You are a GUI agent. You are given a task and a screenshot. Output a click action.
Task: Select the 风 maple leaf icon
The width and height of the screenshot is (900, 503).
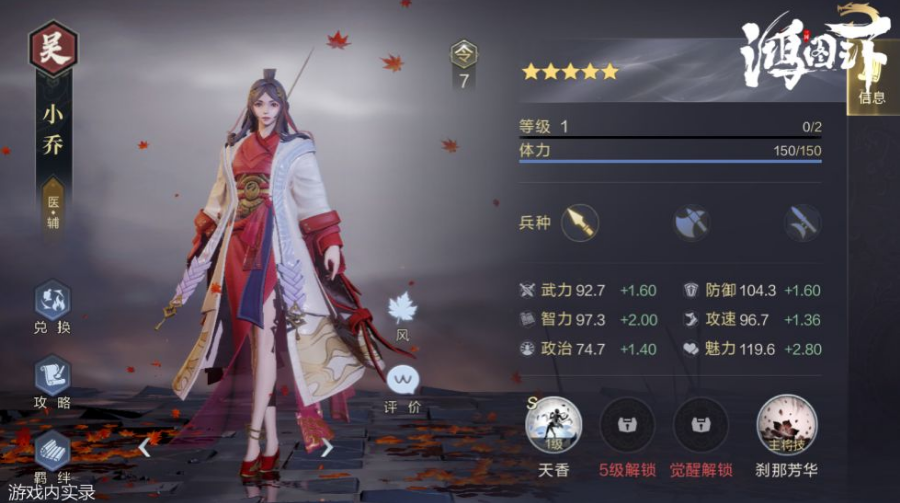[x=402, y=309]
